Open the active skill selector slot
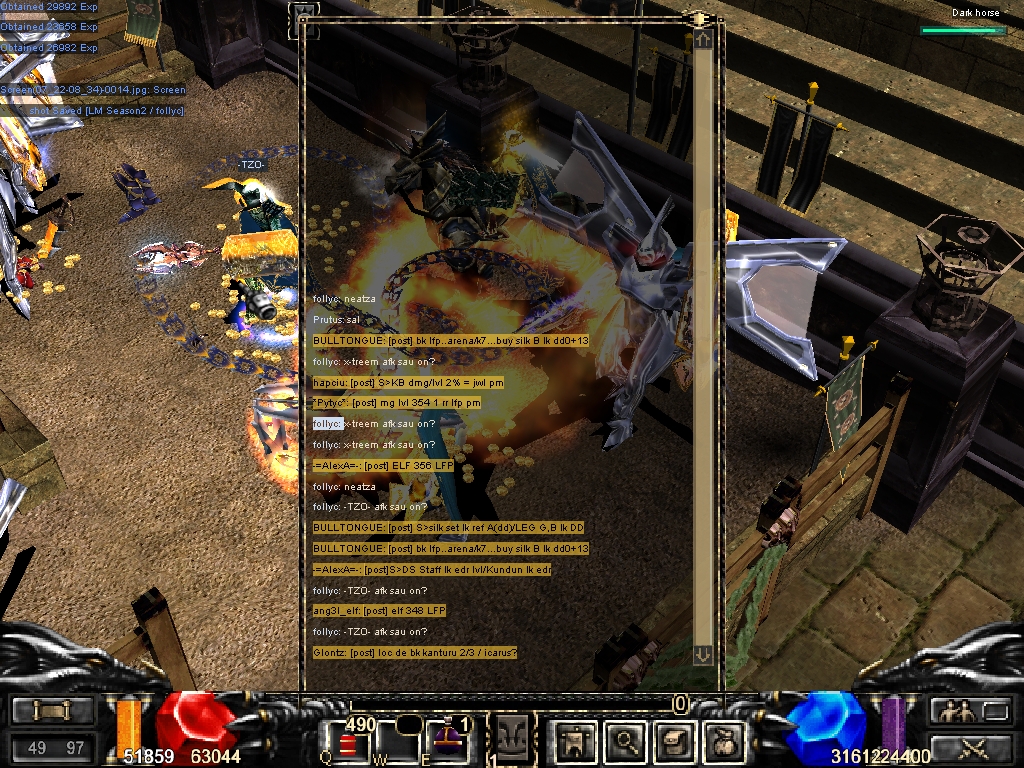This screenshot has width=1024, height=768. [x=512, y=738]
